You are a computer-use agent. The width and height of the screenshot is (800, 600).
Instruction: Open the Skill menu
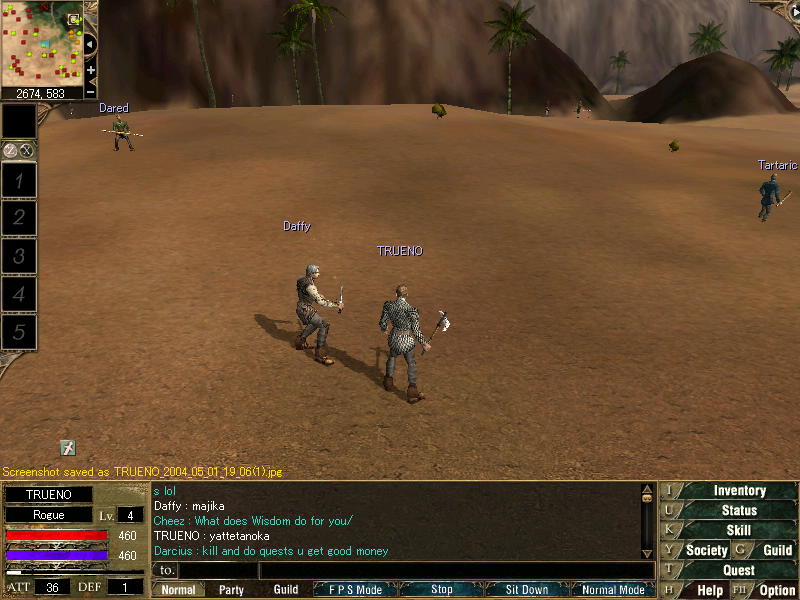pyautogui.click(x=739, y=530)
